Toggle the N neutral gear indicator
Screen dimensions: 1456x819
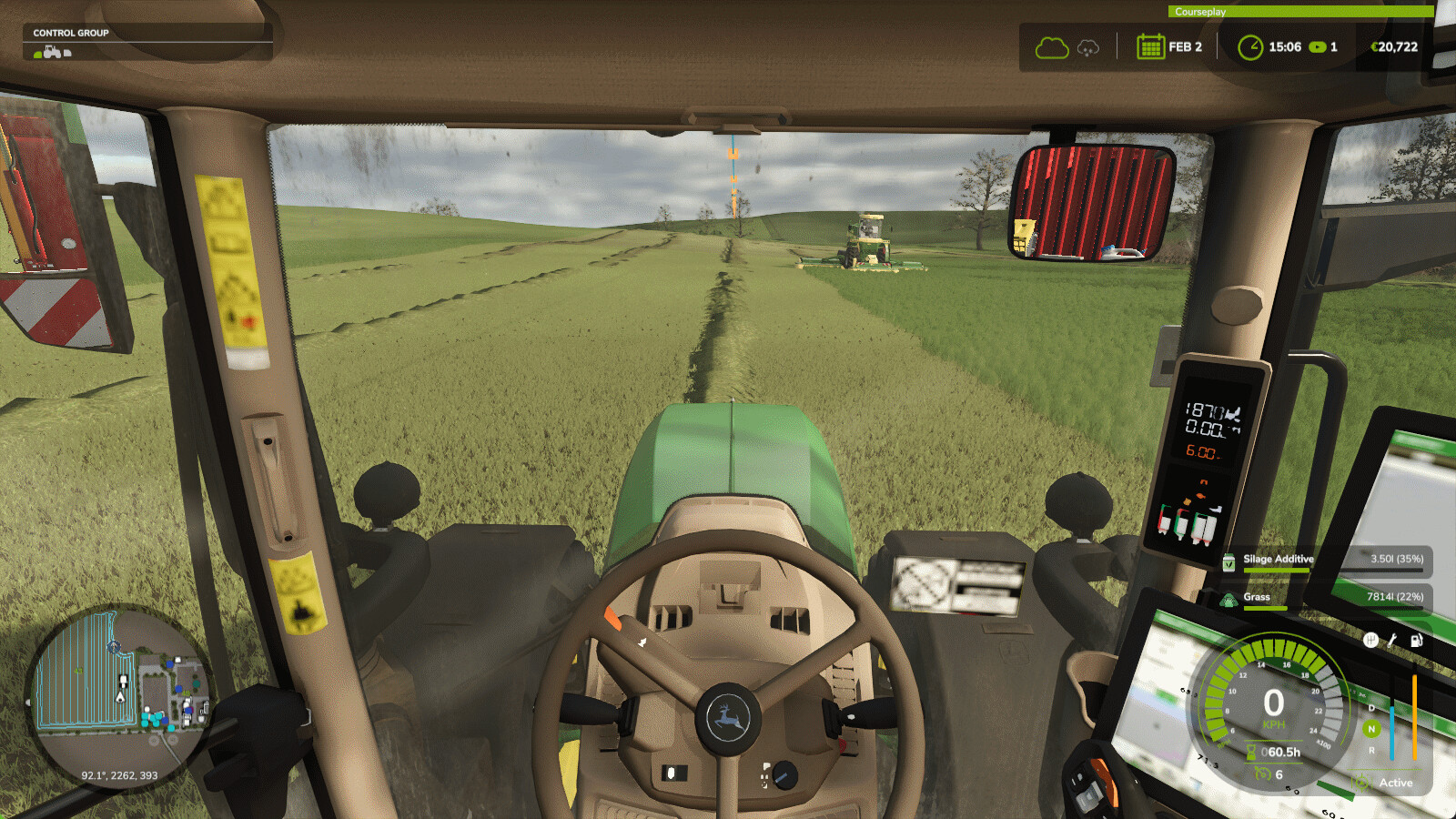(1371, 728)
